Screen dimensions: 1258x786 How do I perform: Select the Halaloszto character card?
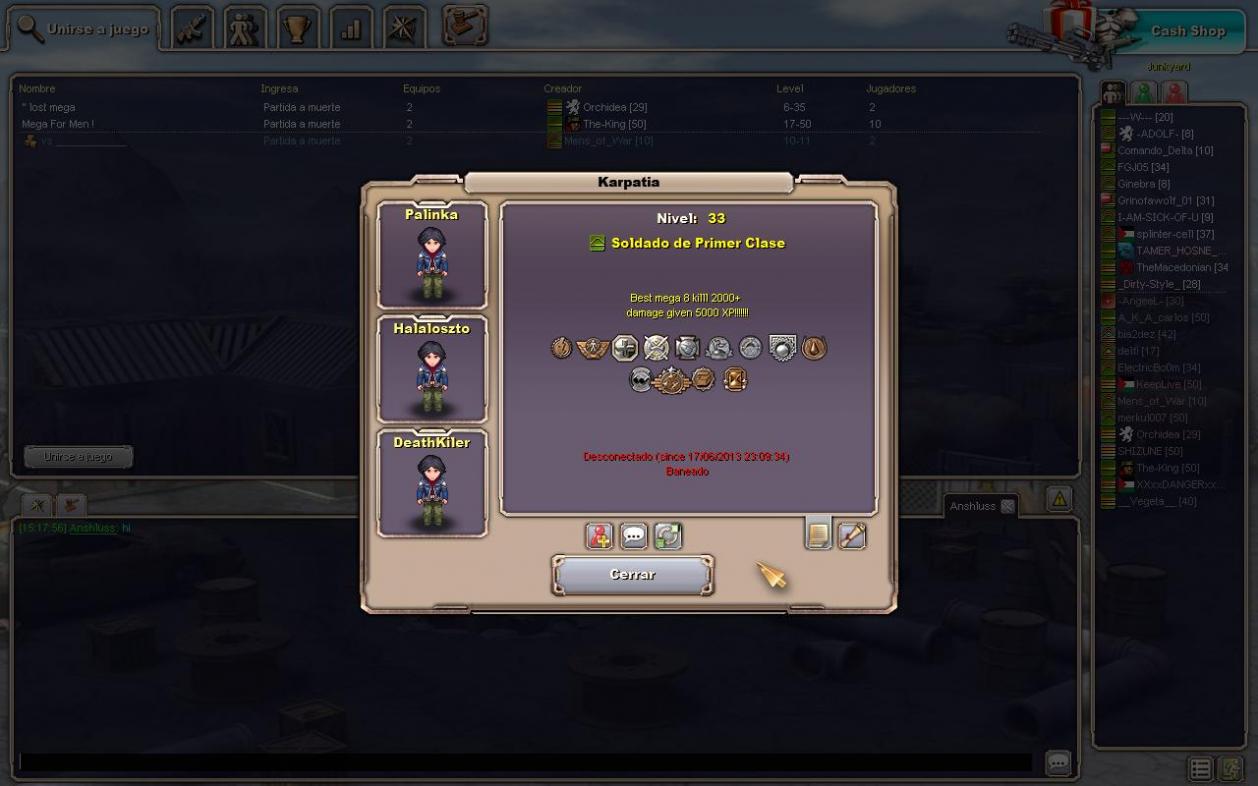pyautogui.click(x=432, y=370)
